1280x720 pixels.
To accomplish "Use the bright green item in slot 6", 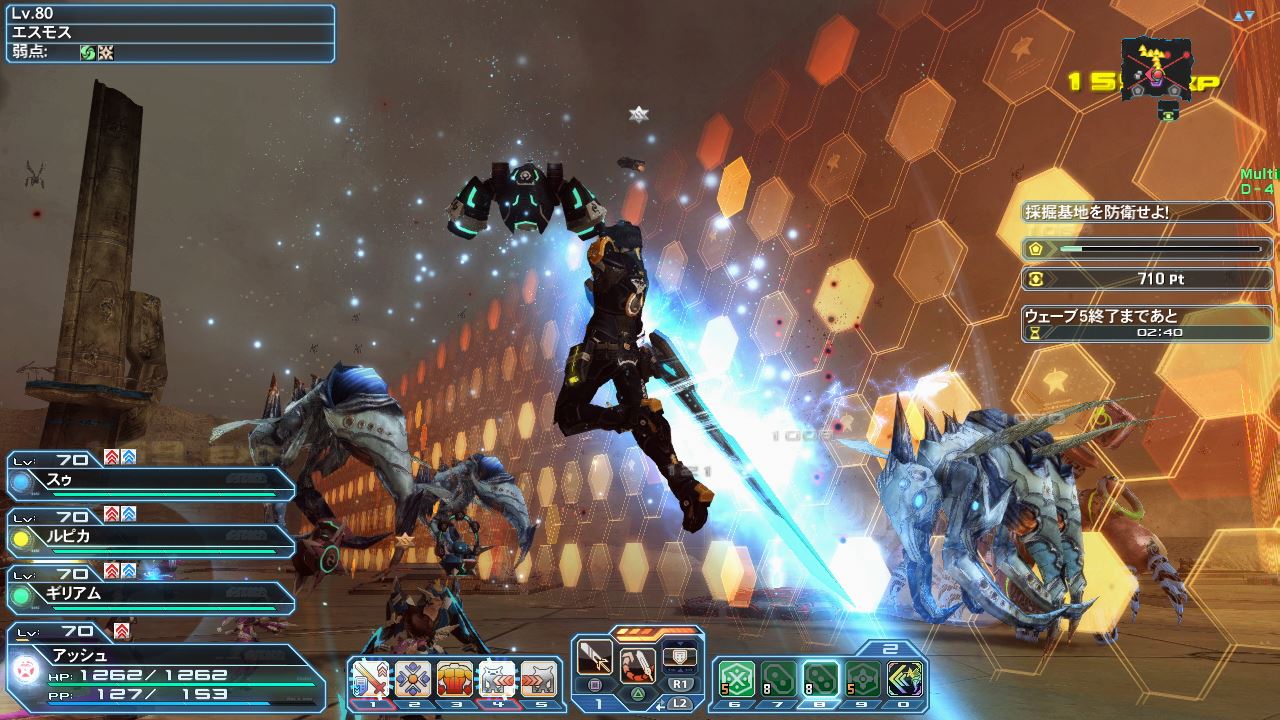I will (x=736, y=679).
